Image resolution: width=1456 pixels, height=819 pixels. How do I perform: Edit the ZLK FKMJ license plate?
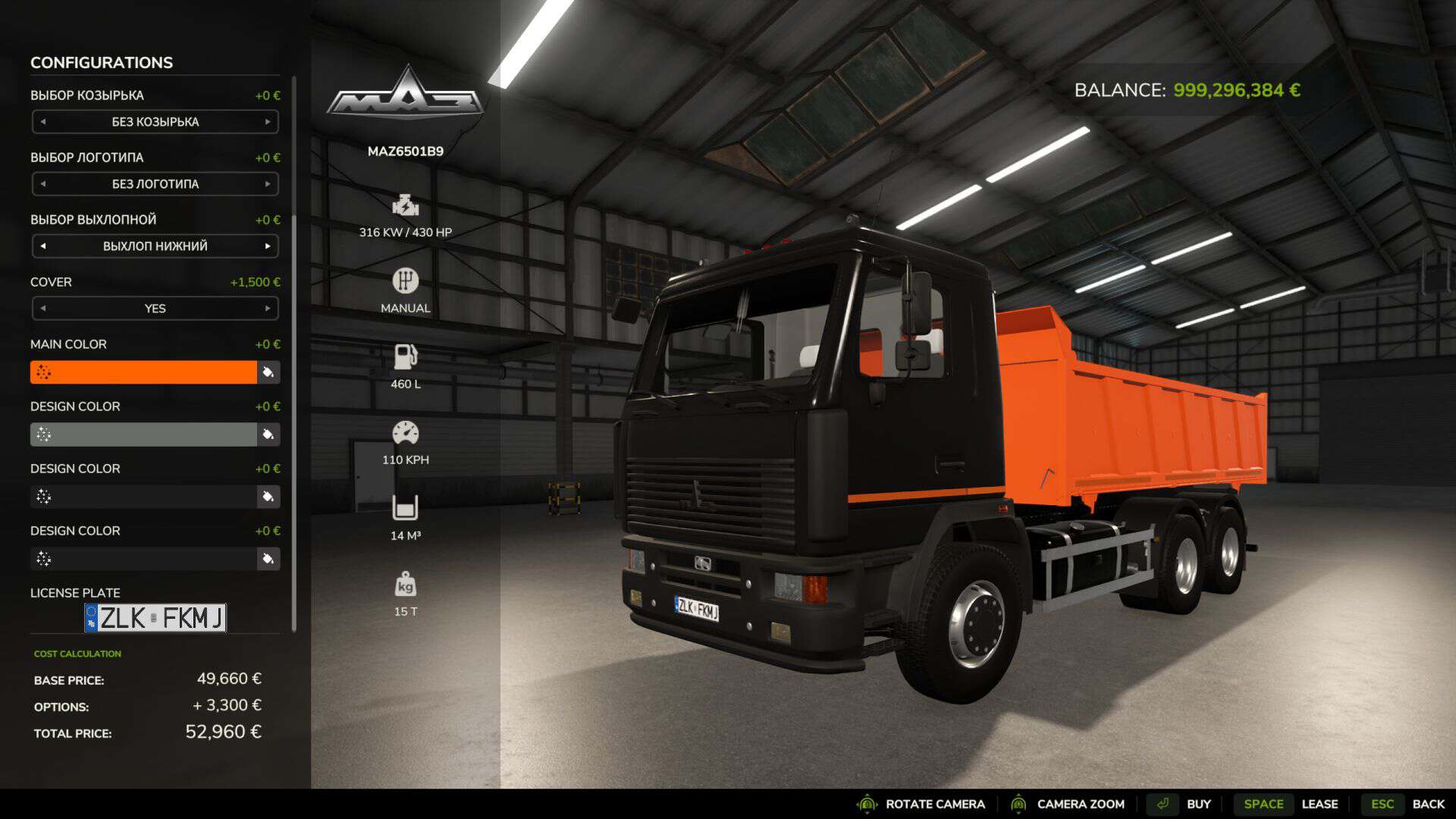[155, 618]
